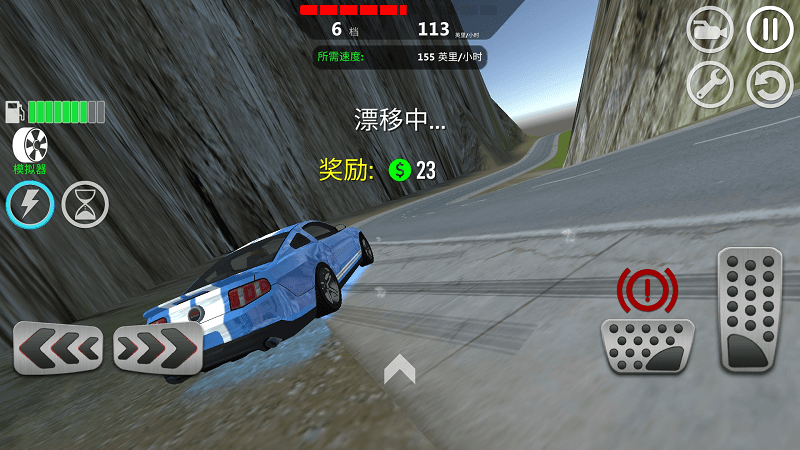Pause the game with the pause button
The height and width of the screenshot is (450, 800).
[x=769, y=30]
